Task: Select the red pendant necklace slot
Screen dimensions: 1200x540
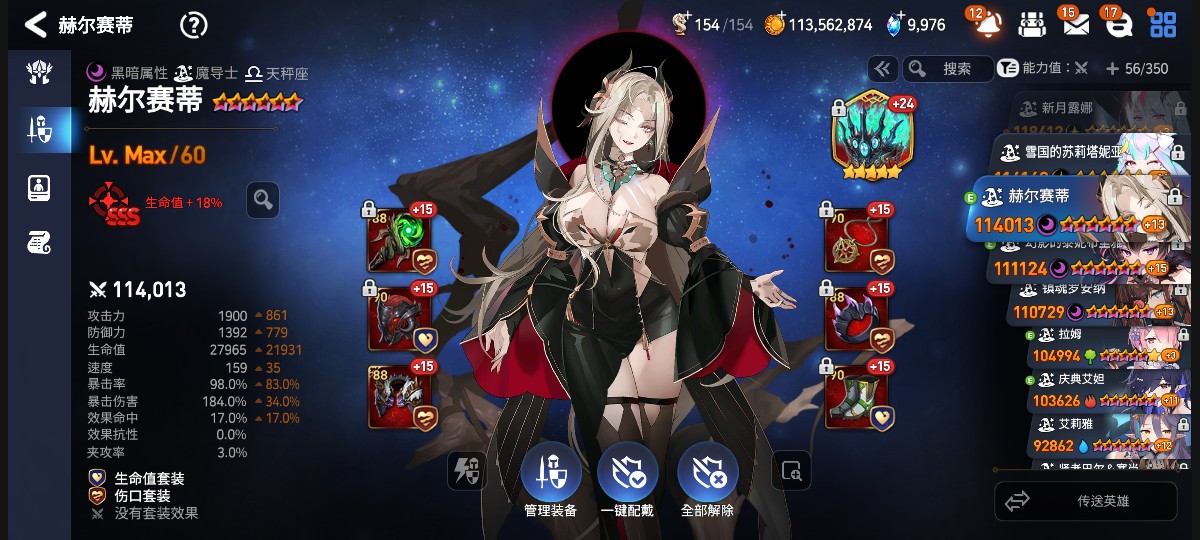Action: click(857, 240)
